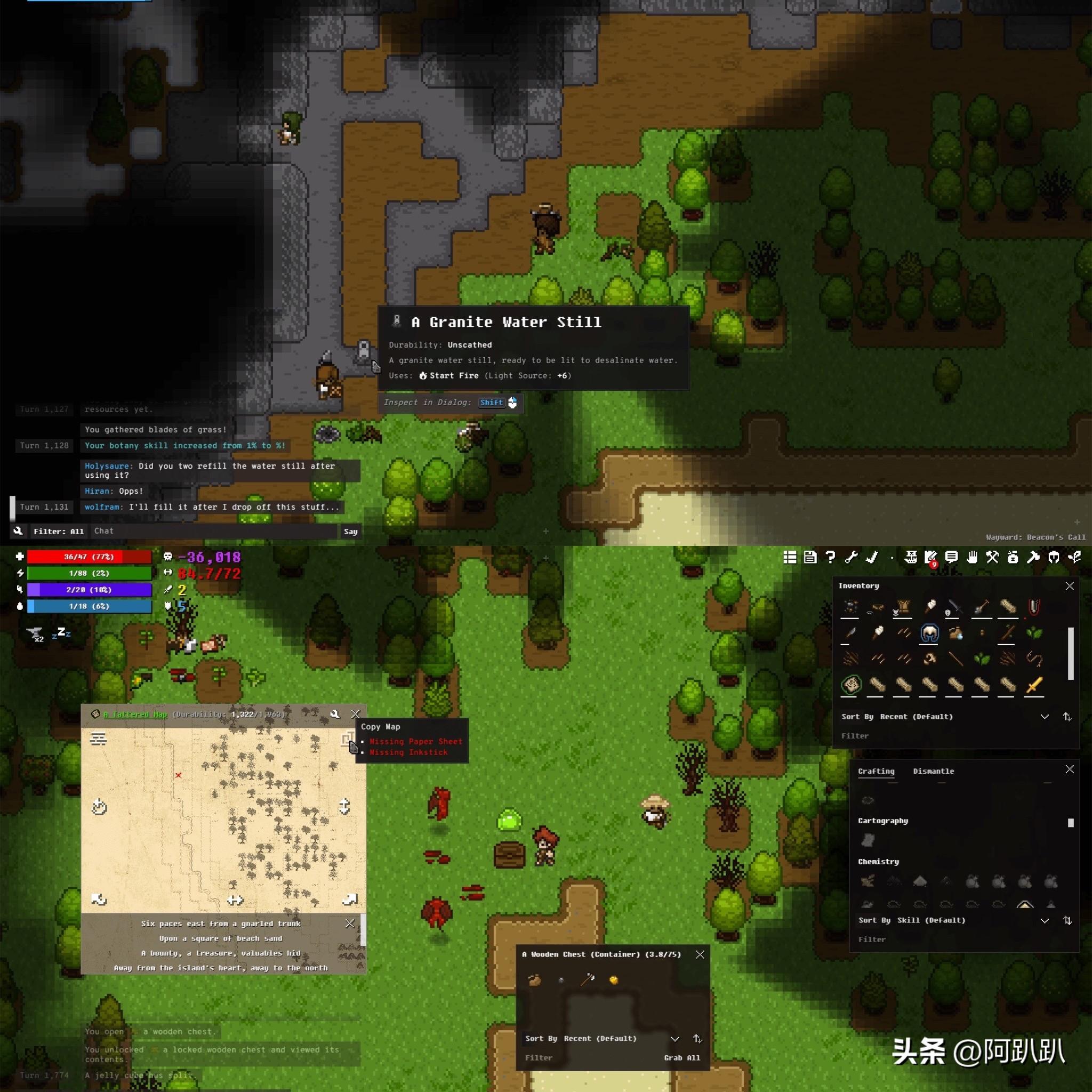Viewport: 1092px width, 1092px height.
Task: Select the golden sword in inventory
Action: 1034,685
